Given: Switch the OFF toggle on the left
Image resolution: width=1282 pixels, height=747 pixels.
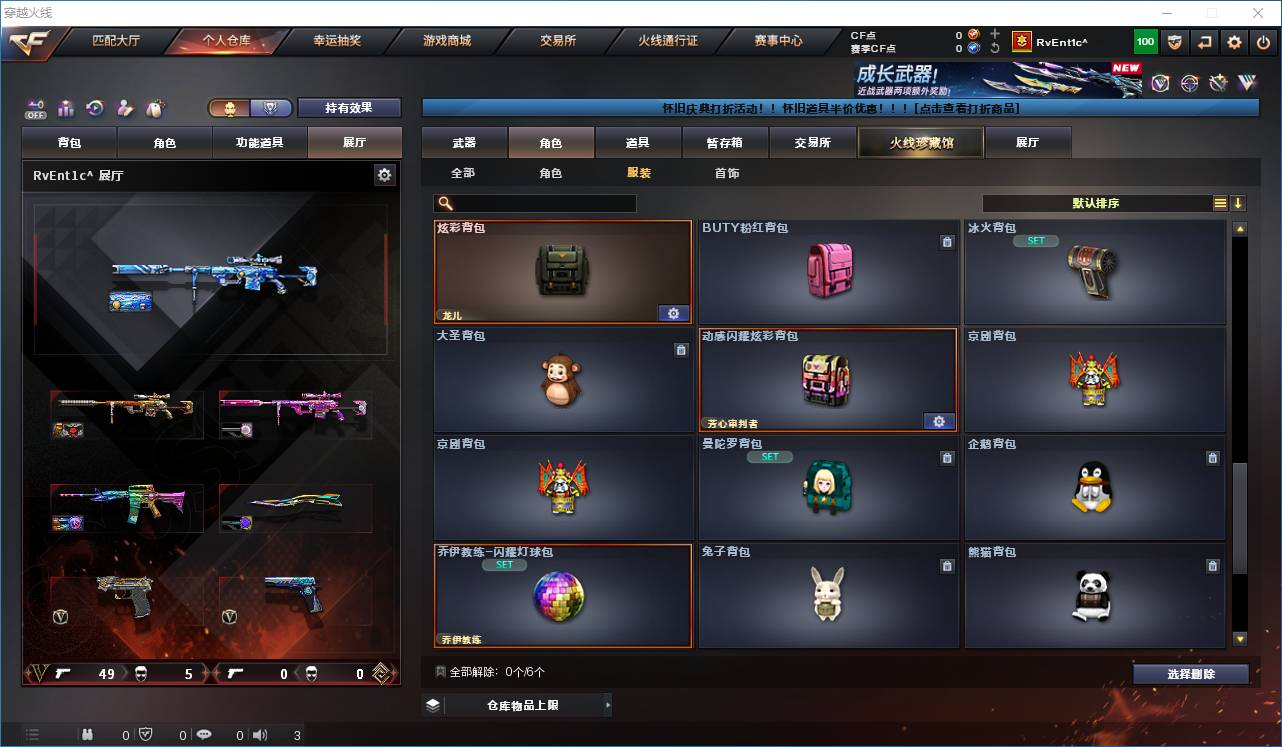Looking at the screenshot, I should click(36, 109).
